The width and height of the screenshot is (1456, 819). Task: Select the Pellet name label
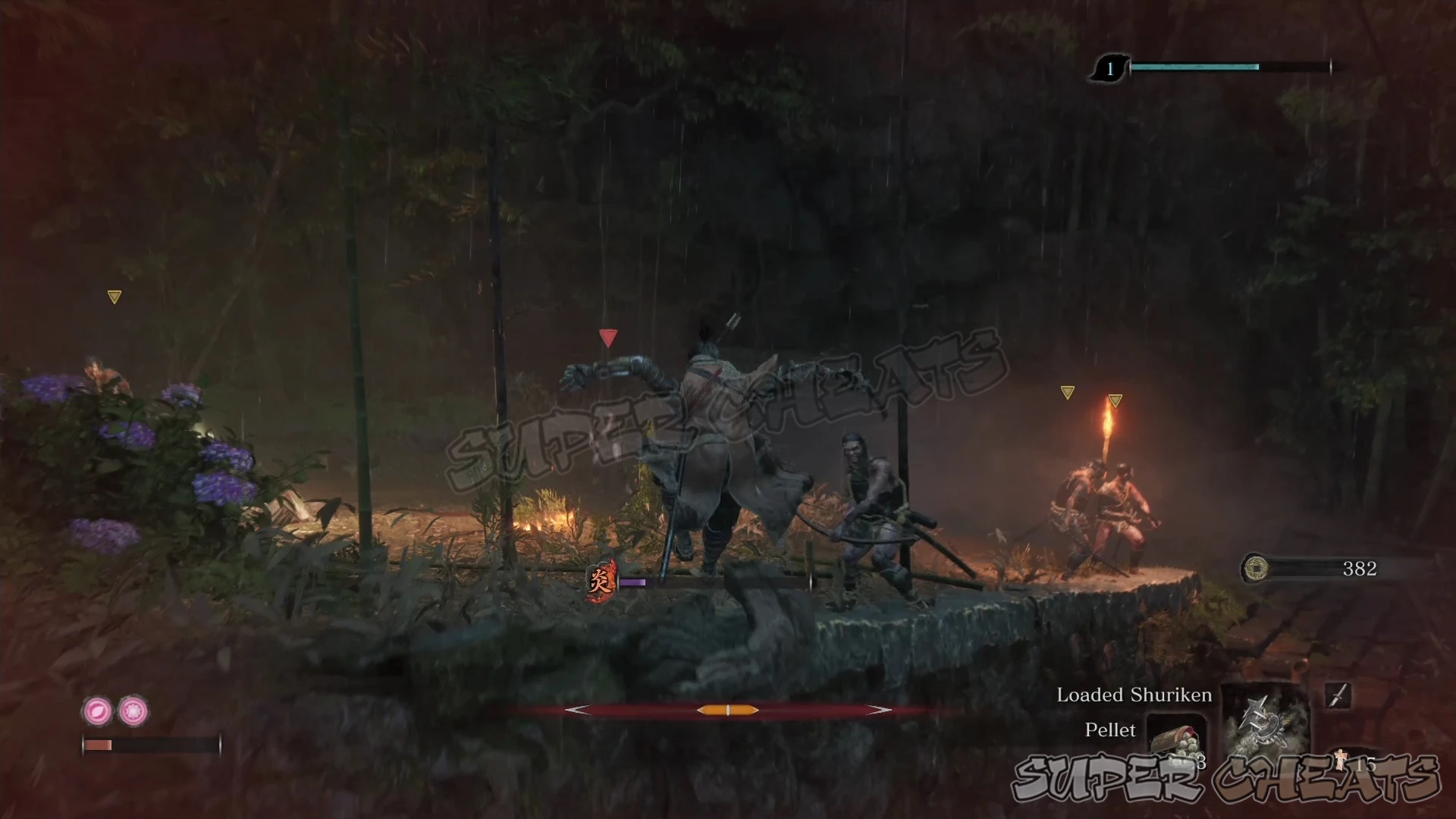(x=1110, y=730)
